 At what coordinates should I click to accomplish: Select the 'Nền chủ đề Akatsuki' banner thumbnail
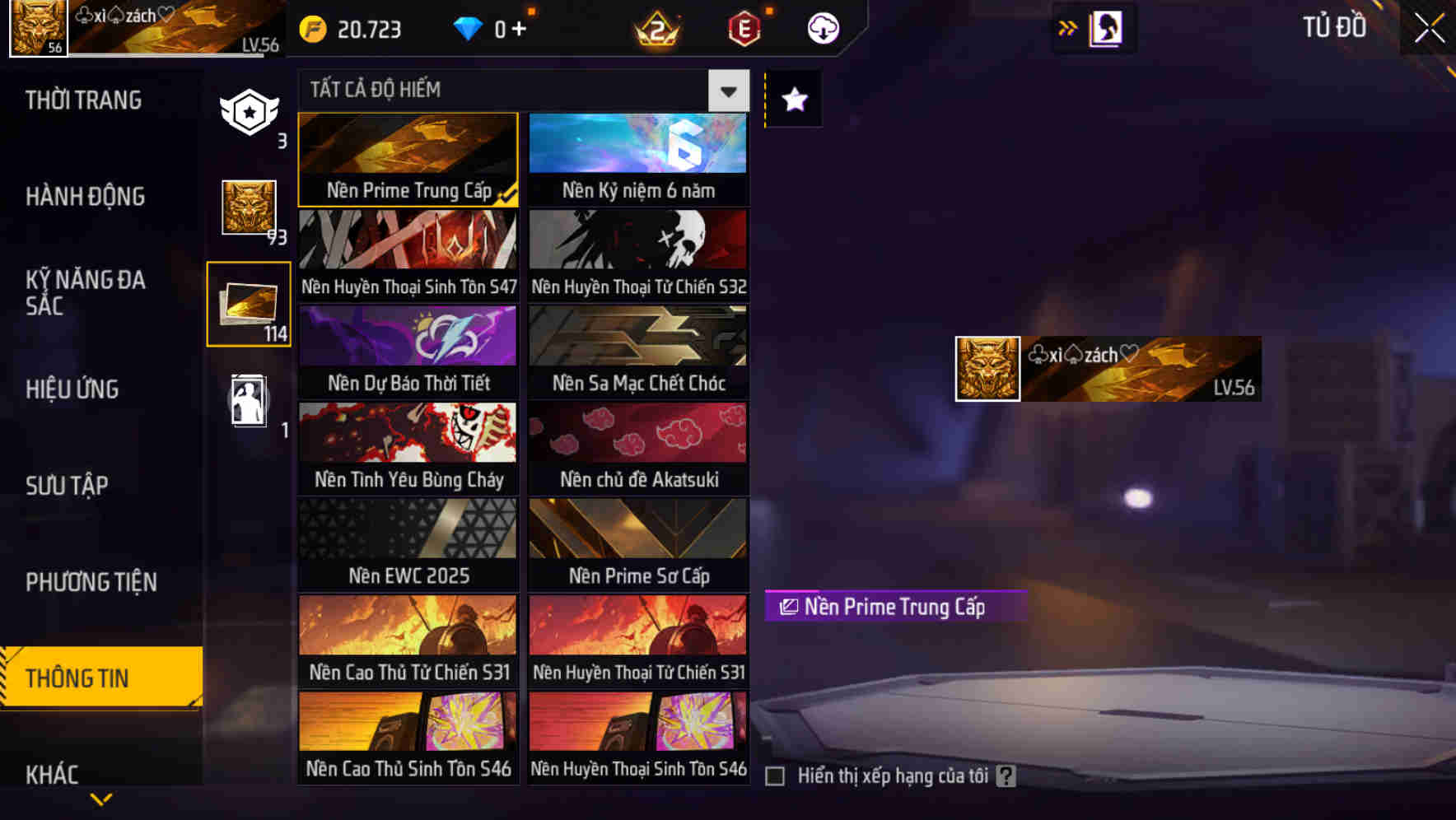click(638, 449)
